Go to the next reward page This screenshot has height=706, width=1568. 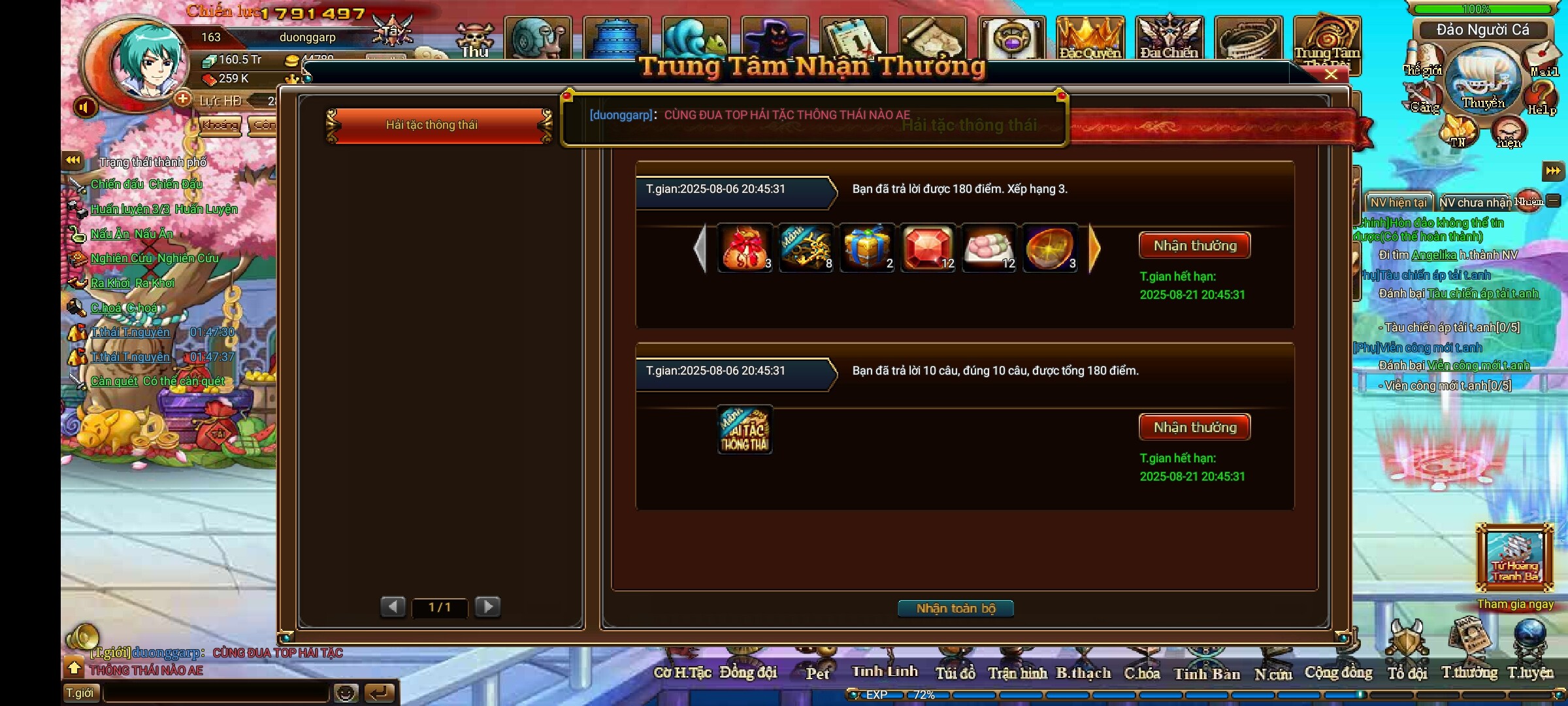488,607
